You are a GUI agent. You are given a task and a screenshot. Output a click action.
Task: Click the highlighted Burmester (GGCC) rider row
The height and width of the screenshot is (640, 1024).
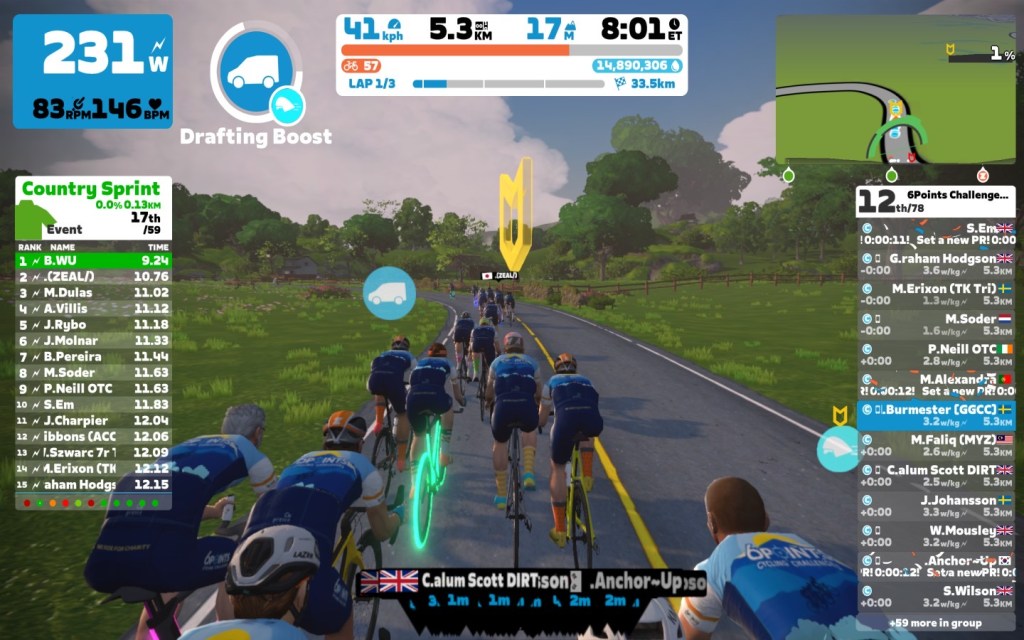coord(936,415)
